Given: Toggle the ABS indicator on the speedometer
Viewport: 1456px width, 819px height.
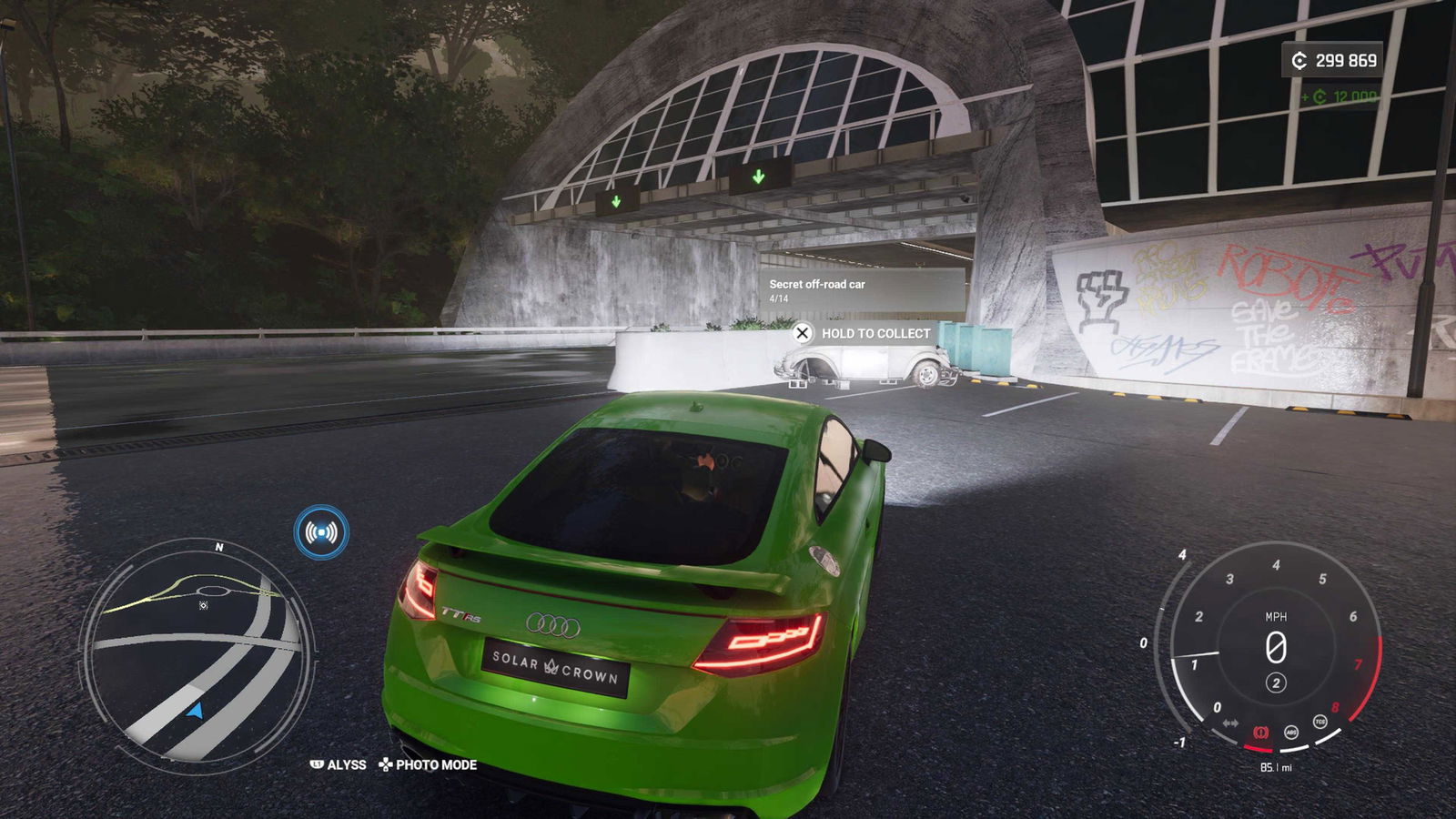Looking at the screenshot, I should [x=1291, y=733].
